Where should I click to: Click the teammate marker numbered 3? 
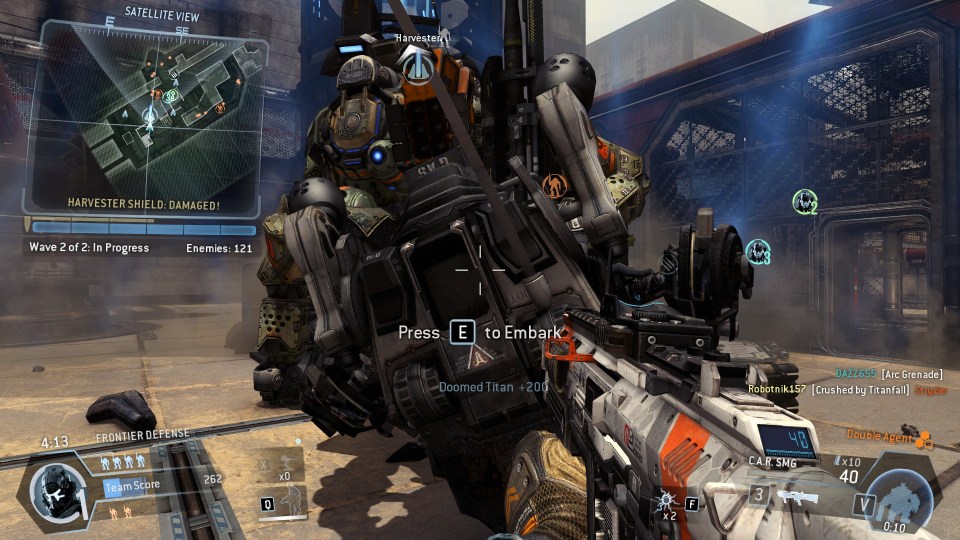758,250
